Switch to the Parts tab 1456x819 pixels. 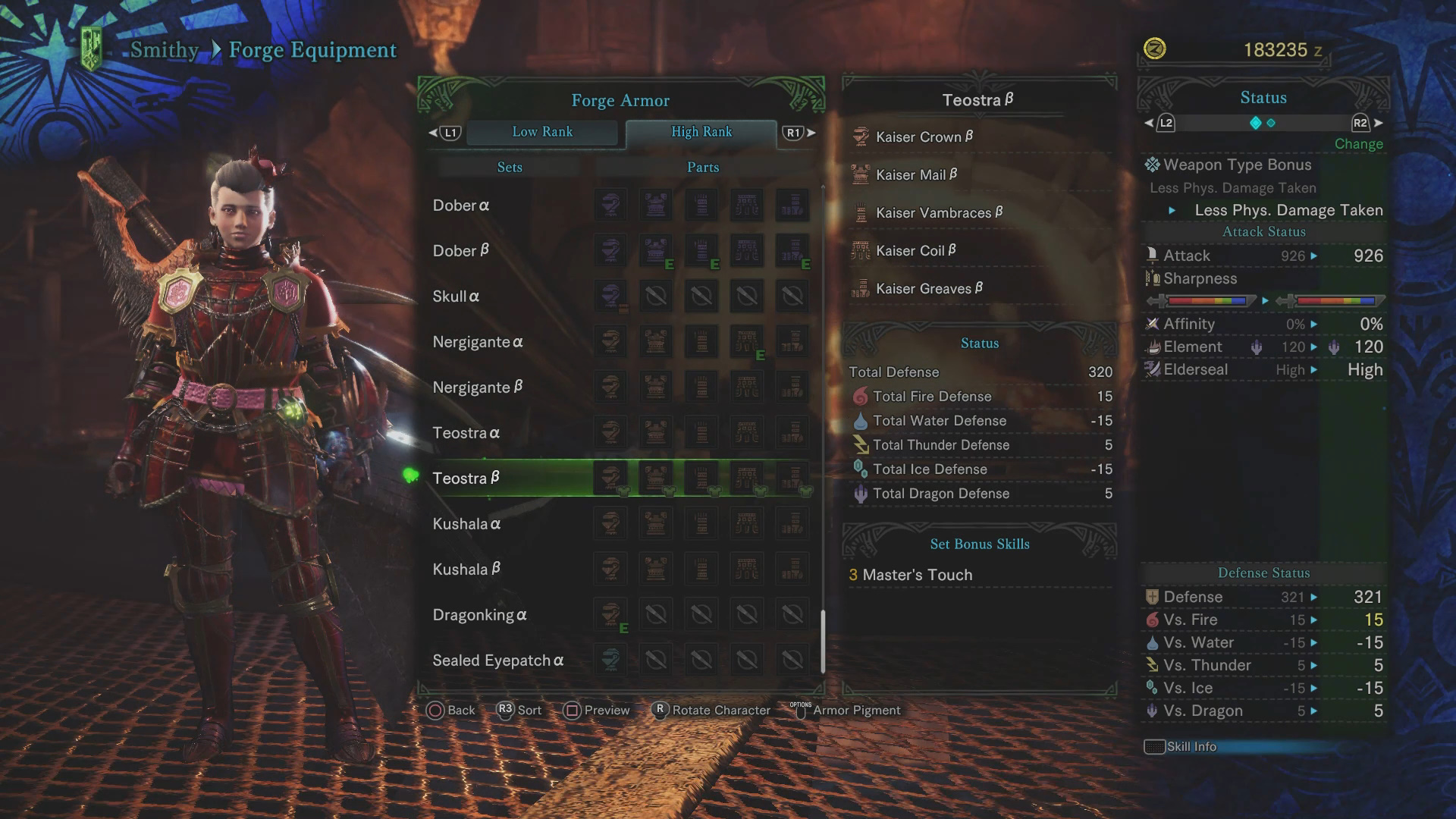[x=701, y=167]
